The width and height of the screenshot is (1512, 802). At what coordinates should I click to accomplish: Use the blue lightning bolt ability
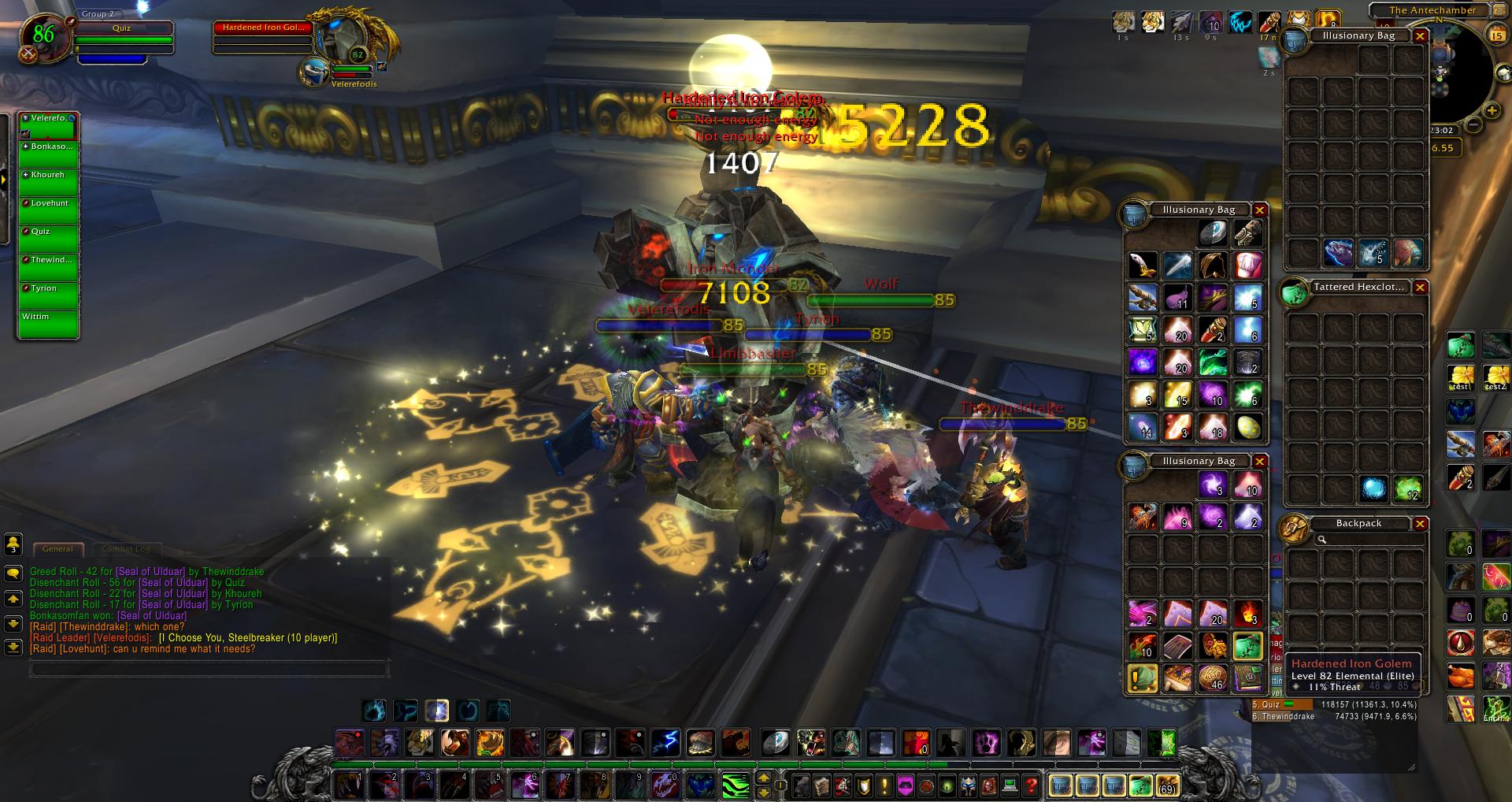tap(665, 743)
